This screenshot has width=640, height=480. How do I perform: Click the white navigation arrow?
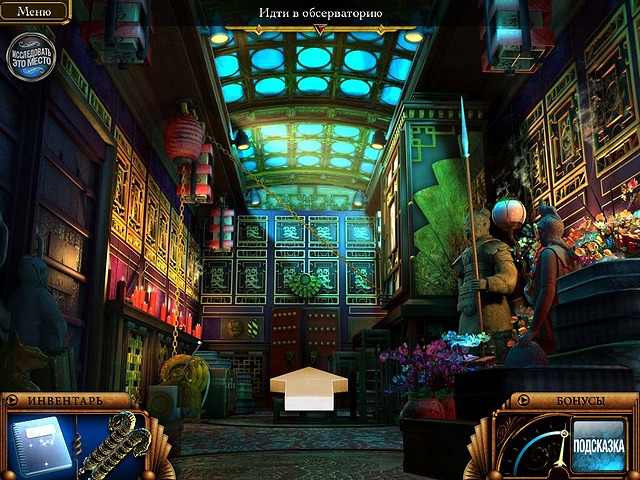pyautogui.click(x=309, y=387)
